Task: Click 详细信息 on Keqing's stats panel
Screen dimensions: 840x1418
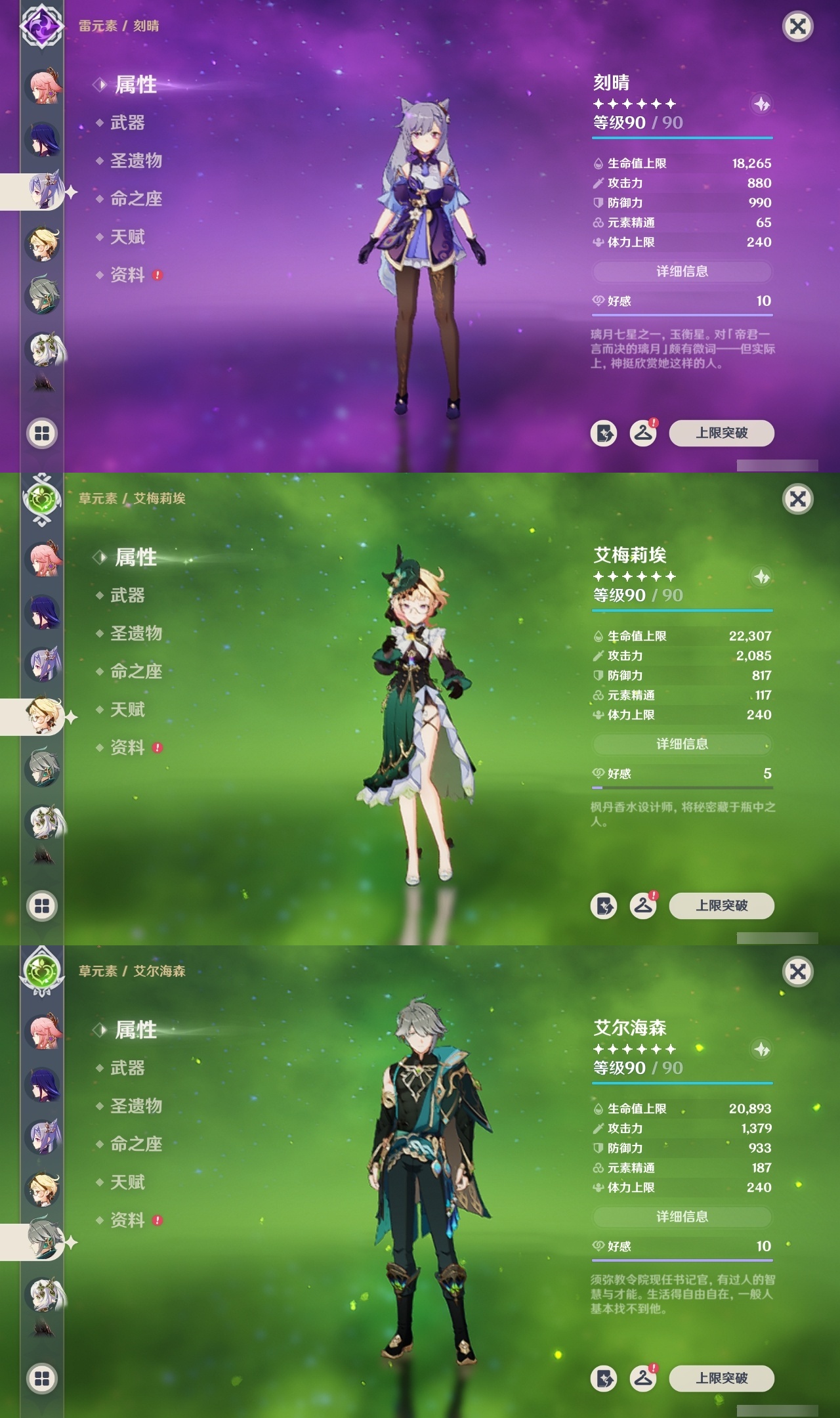Action: (x=682, y=272)
